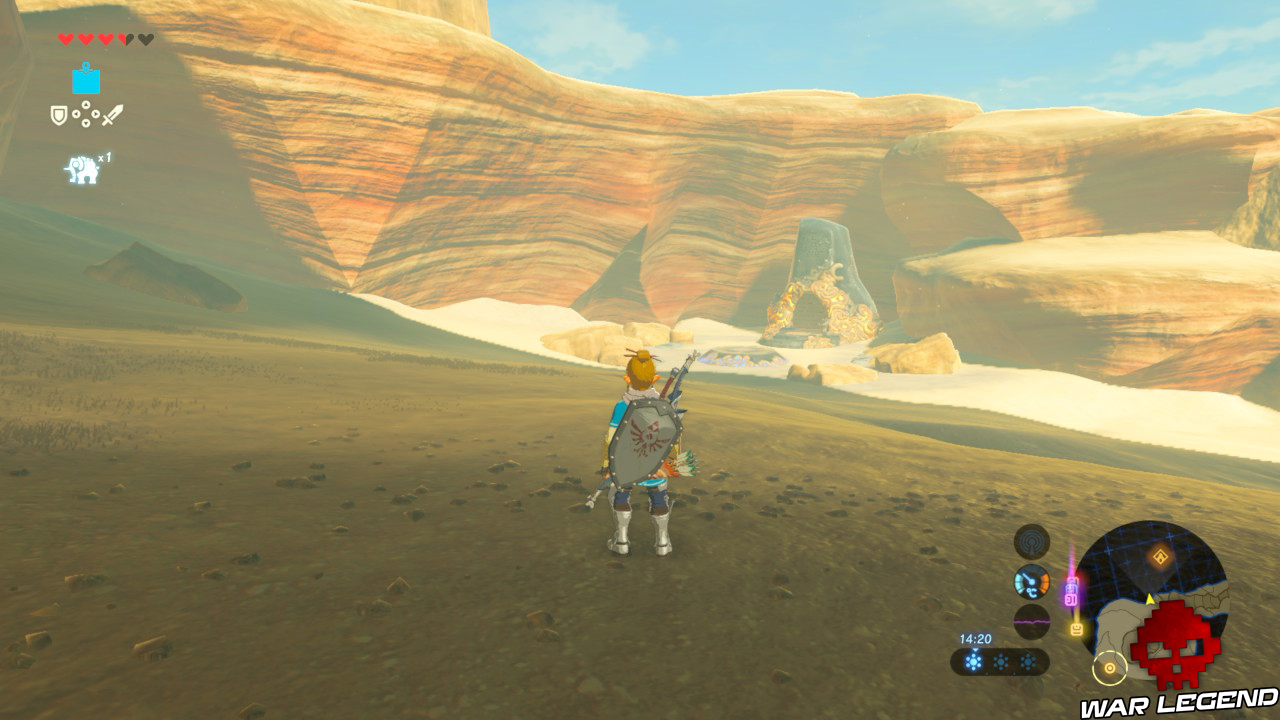Expand the d-pad right arrow
Viewport: 1280px width, 720px height.
[96, 114]
